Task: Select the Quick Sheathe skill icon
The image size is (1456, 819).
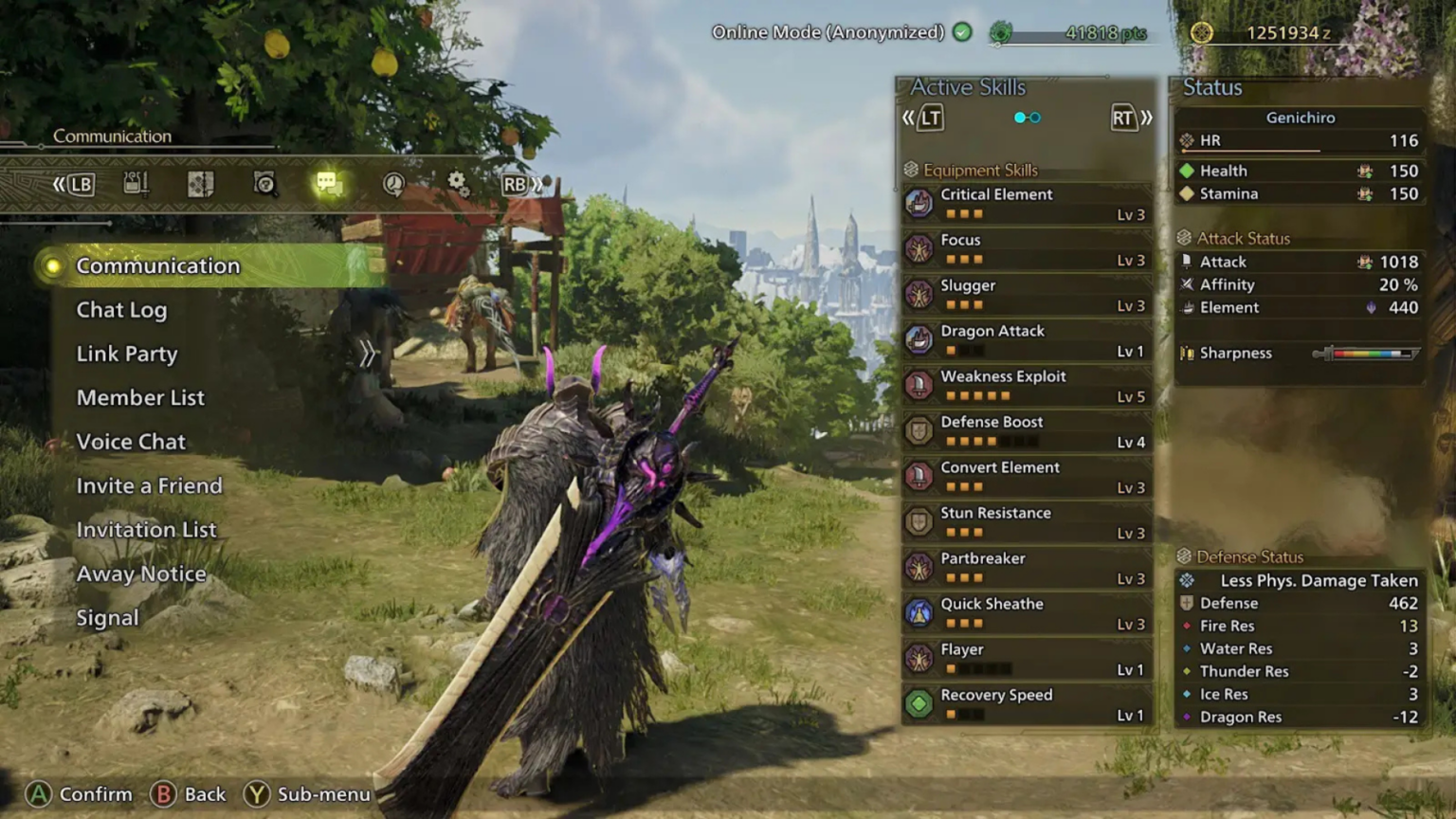Action: click(x=919, y=612)
